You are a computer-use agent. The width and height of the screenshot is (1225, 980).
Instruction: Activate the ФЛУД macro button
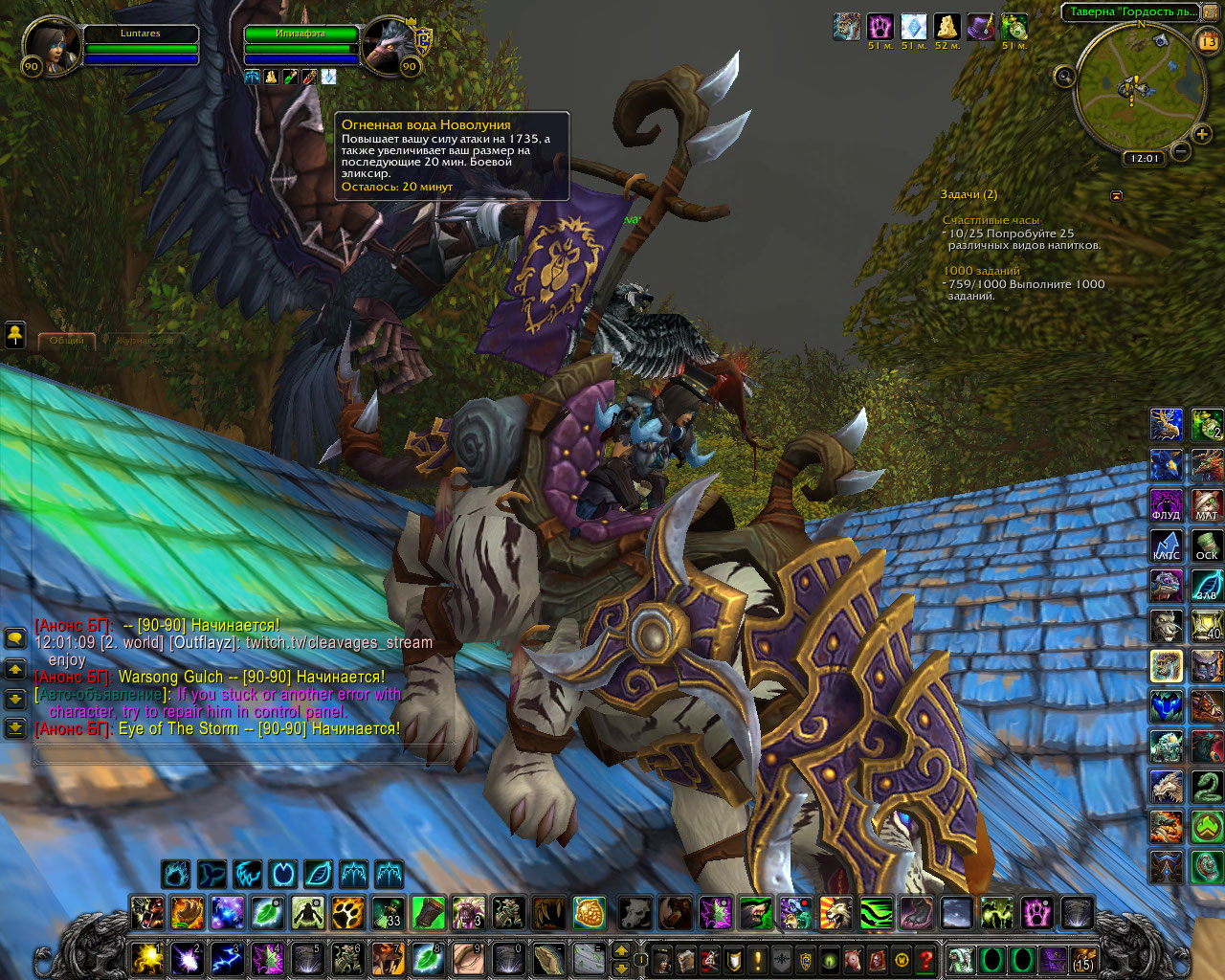click(x=1166, y=504)
